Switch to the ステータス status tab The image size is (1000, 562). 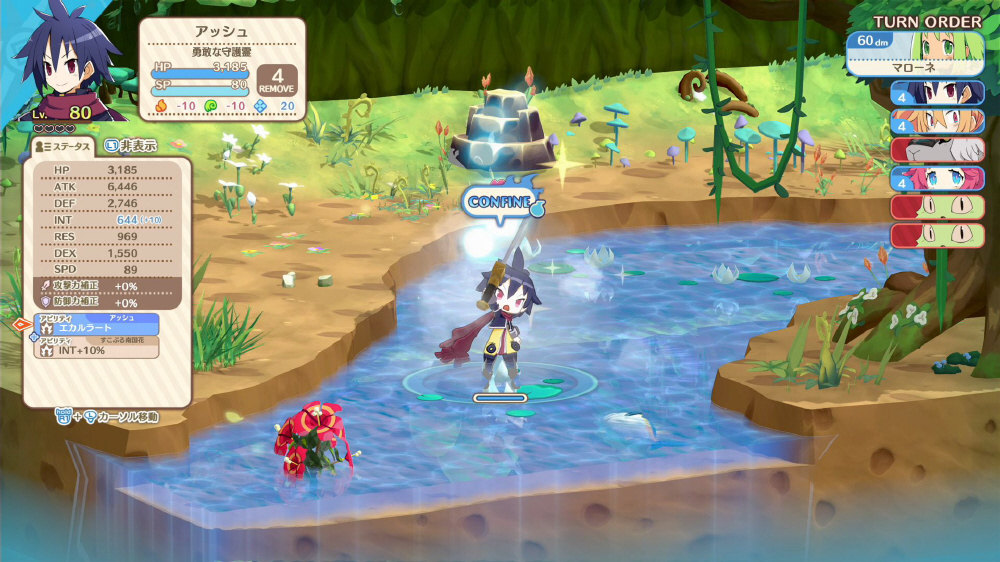click(63, 146)
